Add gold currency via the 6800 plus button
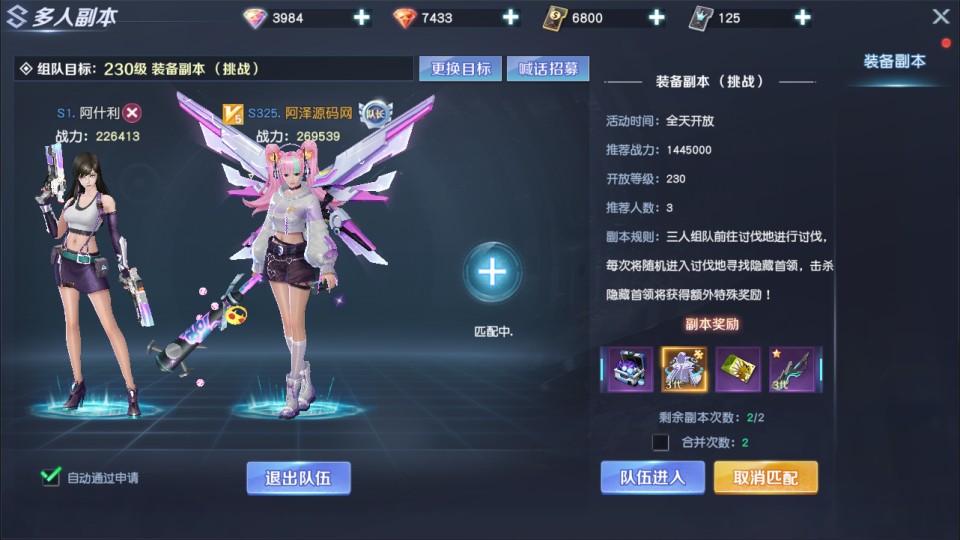This screenshot has height=540, width=960. click(x=656, y=17)
